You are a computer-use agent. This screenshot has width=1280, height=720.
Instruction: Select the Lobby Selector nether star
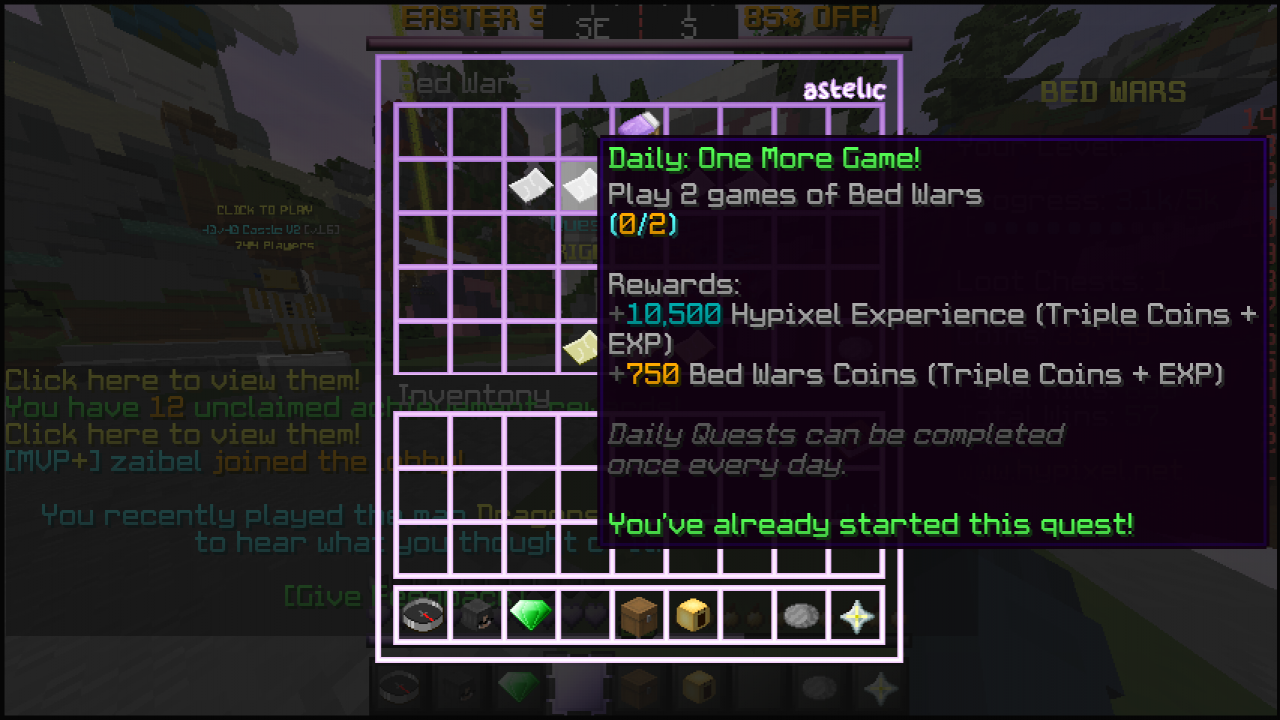coord(858,614)
